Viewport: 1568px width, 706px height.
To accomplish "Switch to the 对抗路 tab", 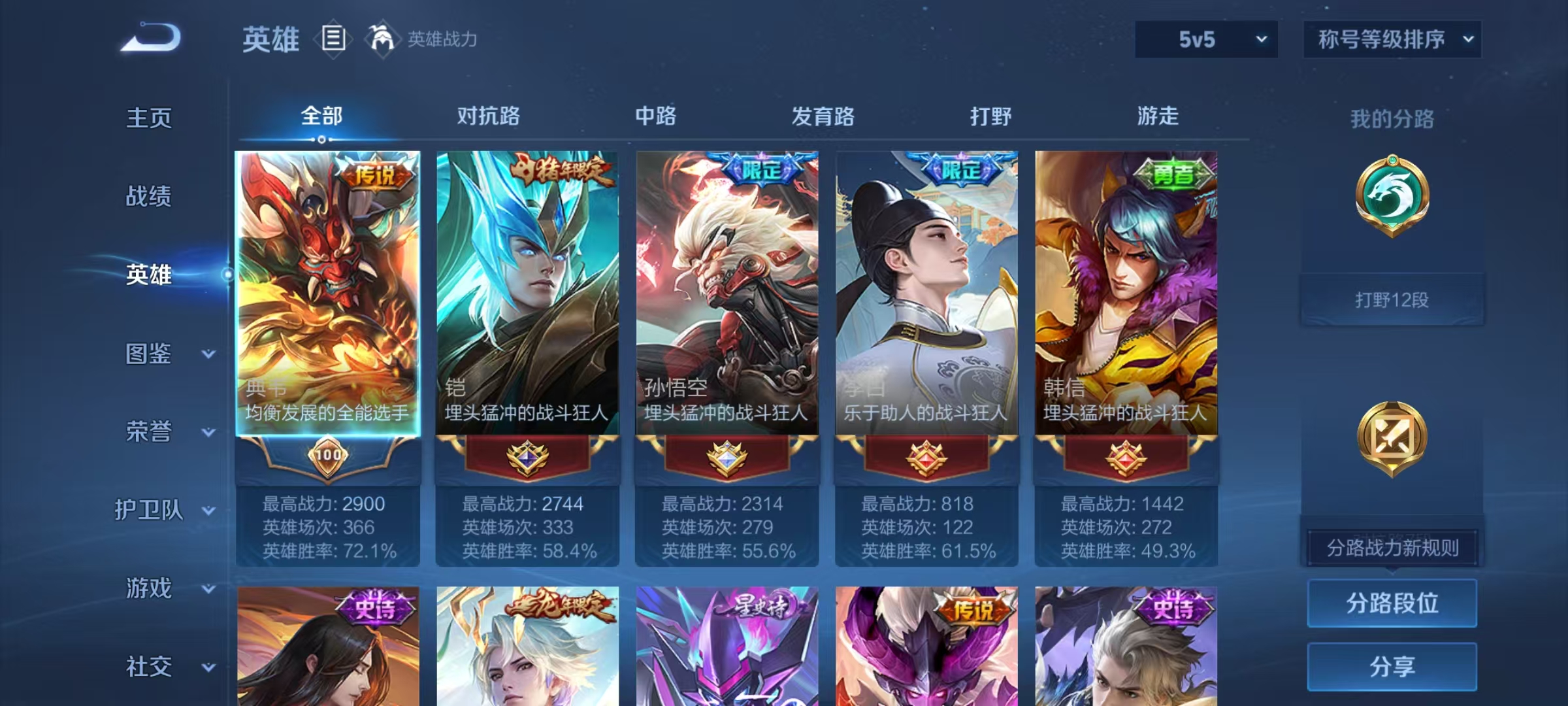I will pyautogui.click(x=491, y=116).
